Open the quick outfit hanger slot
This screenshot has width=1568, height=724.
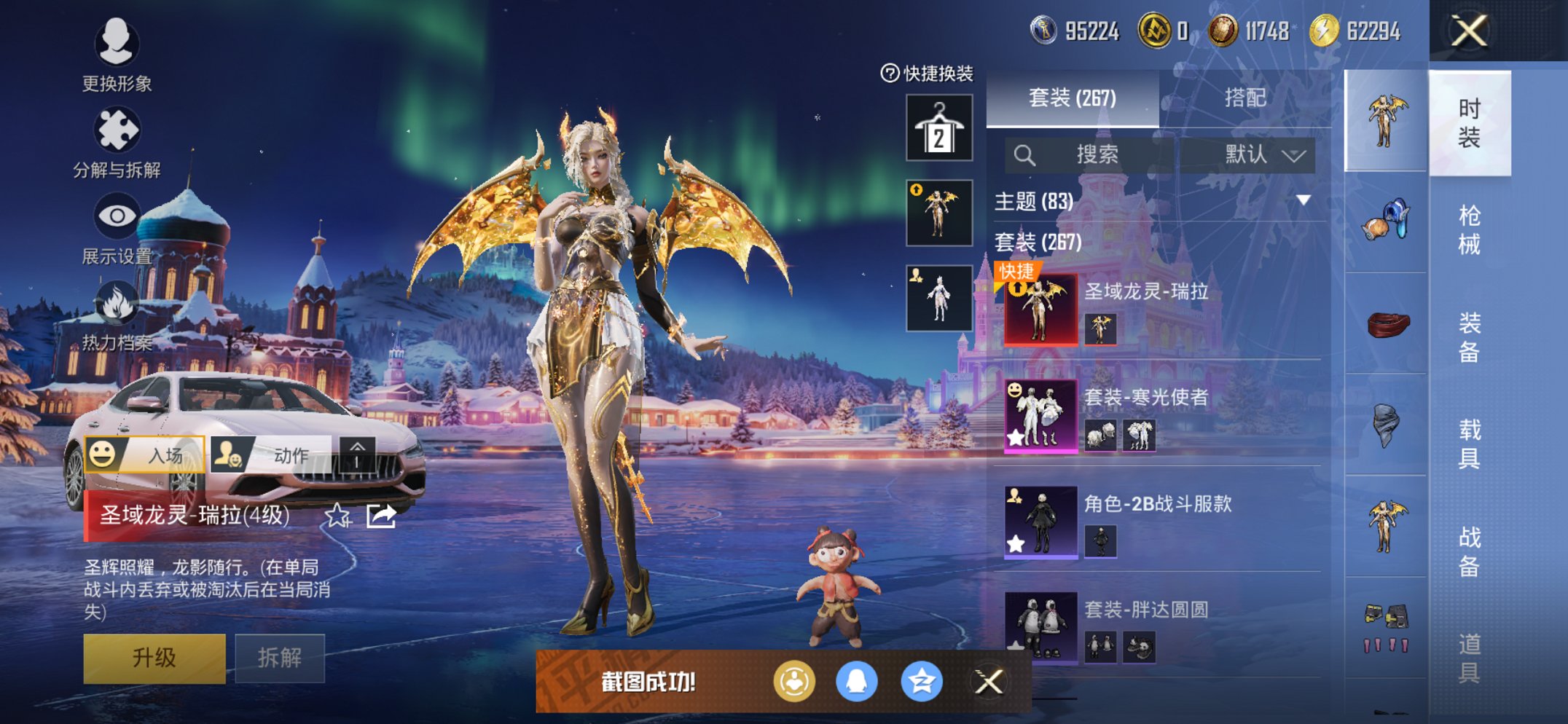(938, 127)
